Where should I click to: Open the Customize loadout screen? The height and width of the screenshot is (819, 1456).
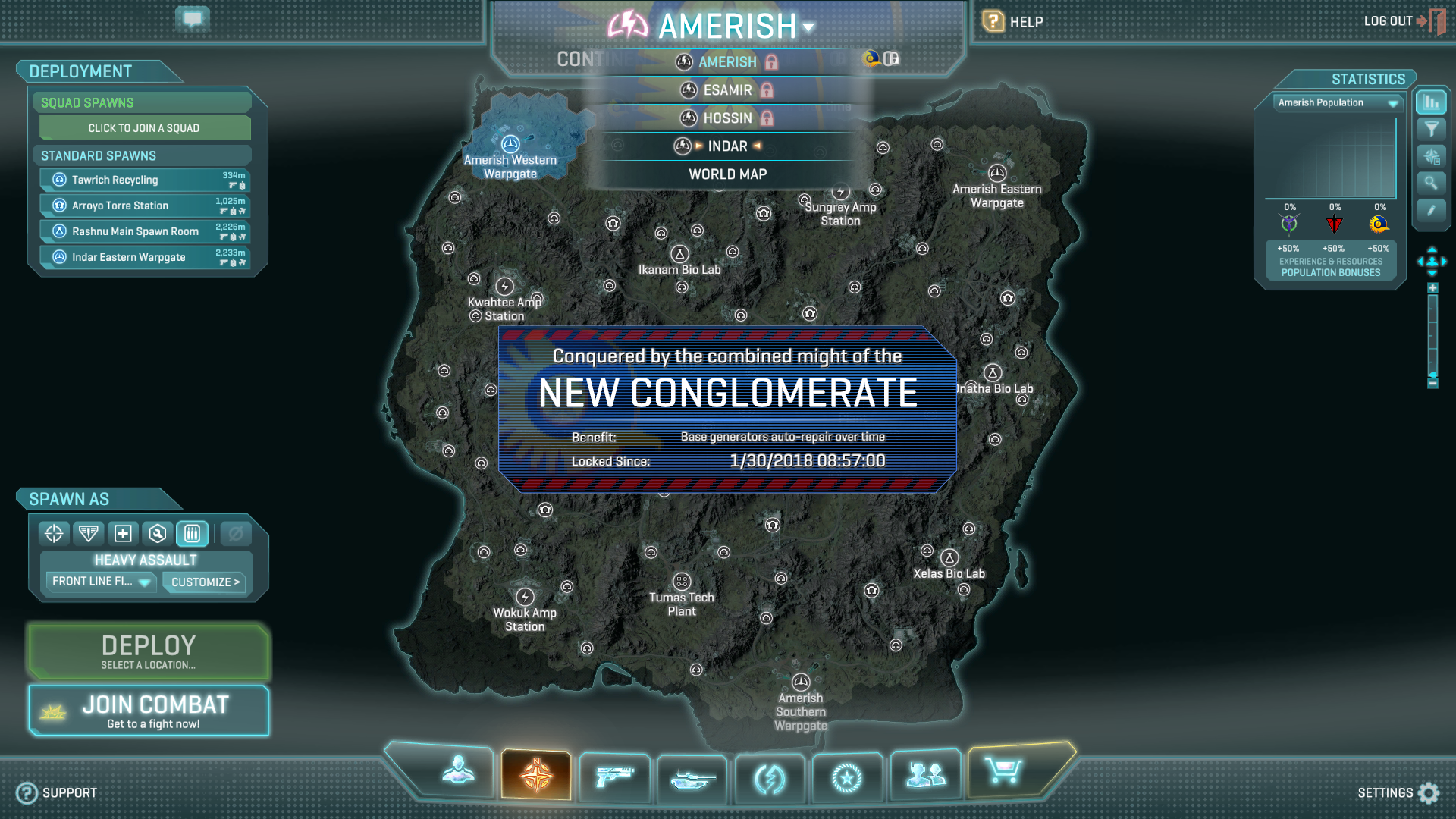[205, 582]
